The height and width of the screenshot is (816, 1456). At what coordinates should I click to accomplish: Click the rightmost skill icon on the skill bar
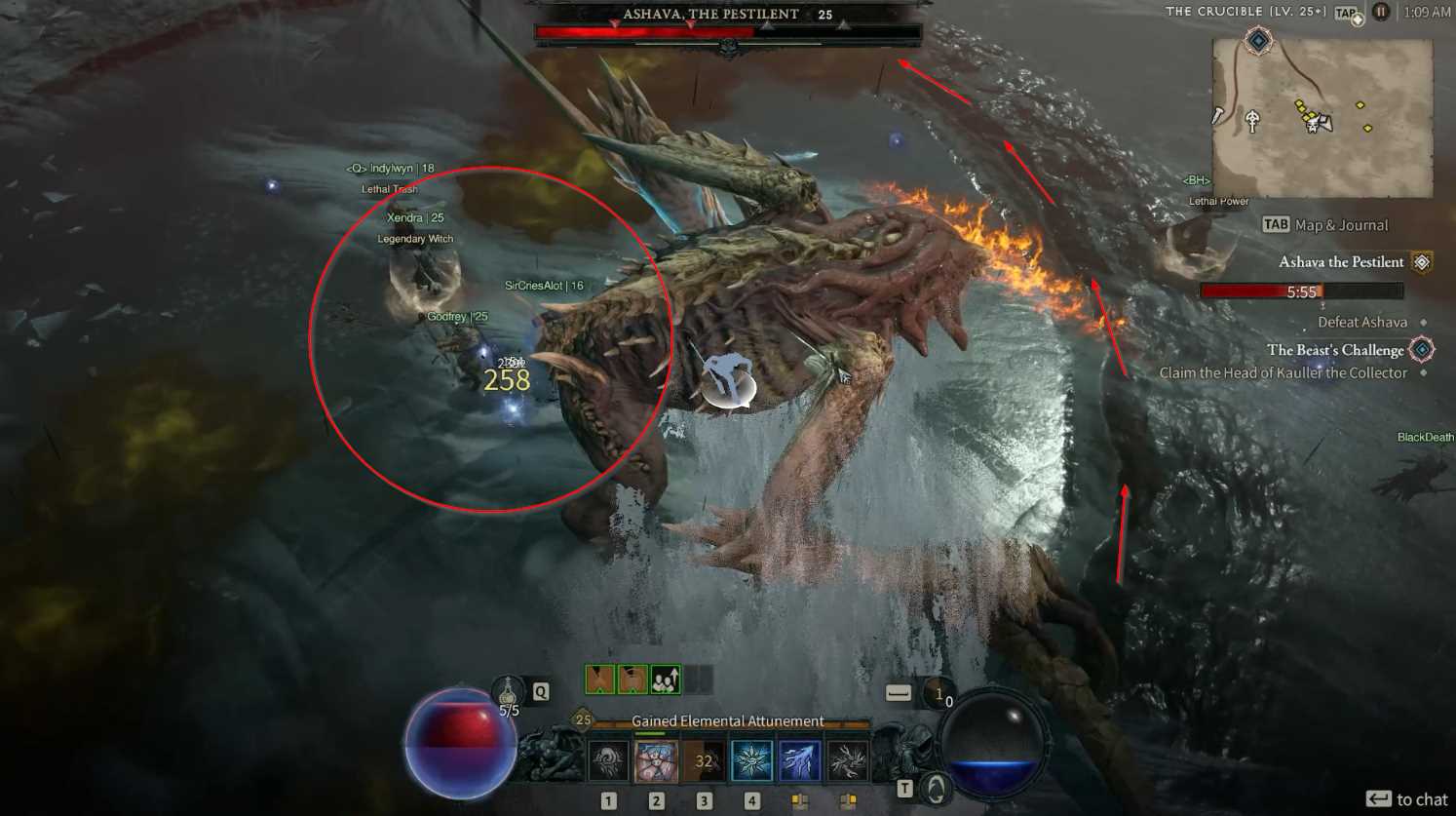coord(846,759)
